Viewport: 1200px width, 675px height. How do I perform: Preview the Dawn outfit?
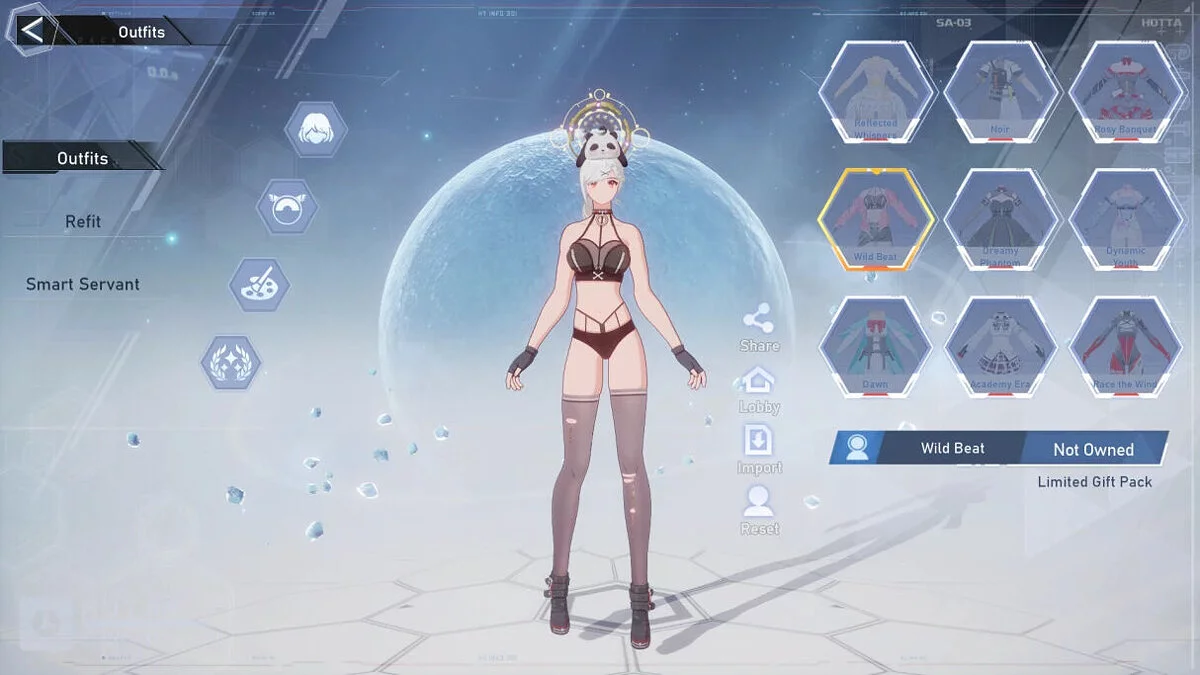[876, 347]
